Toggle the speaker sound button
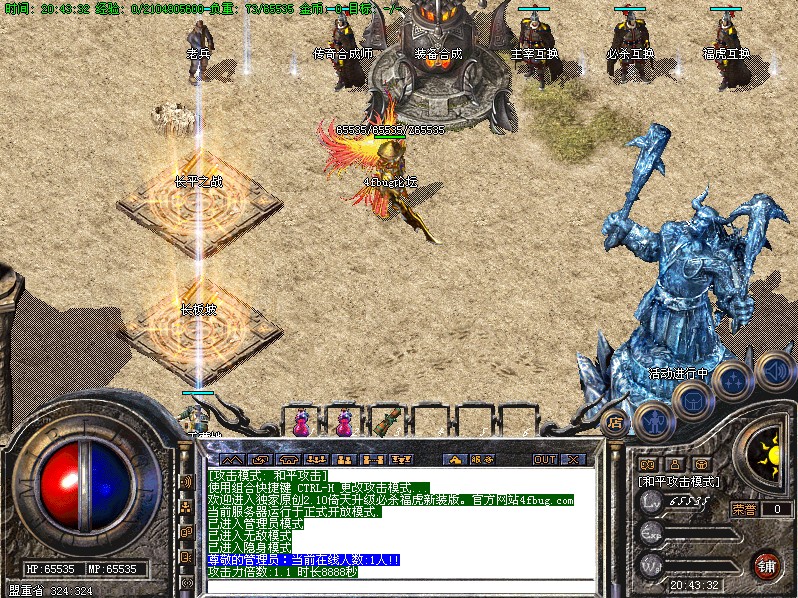Screen dimensions: 798x598 [773, 371]
